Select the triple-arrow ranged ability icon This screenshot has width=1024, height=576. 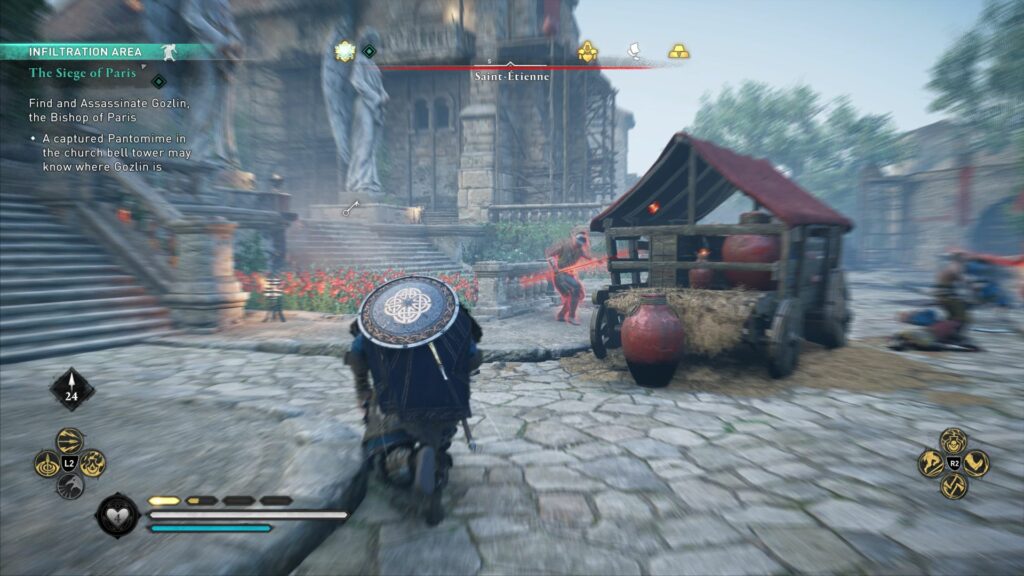70,440
